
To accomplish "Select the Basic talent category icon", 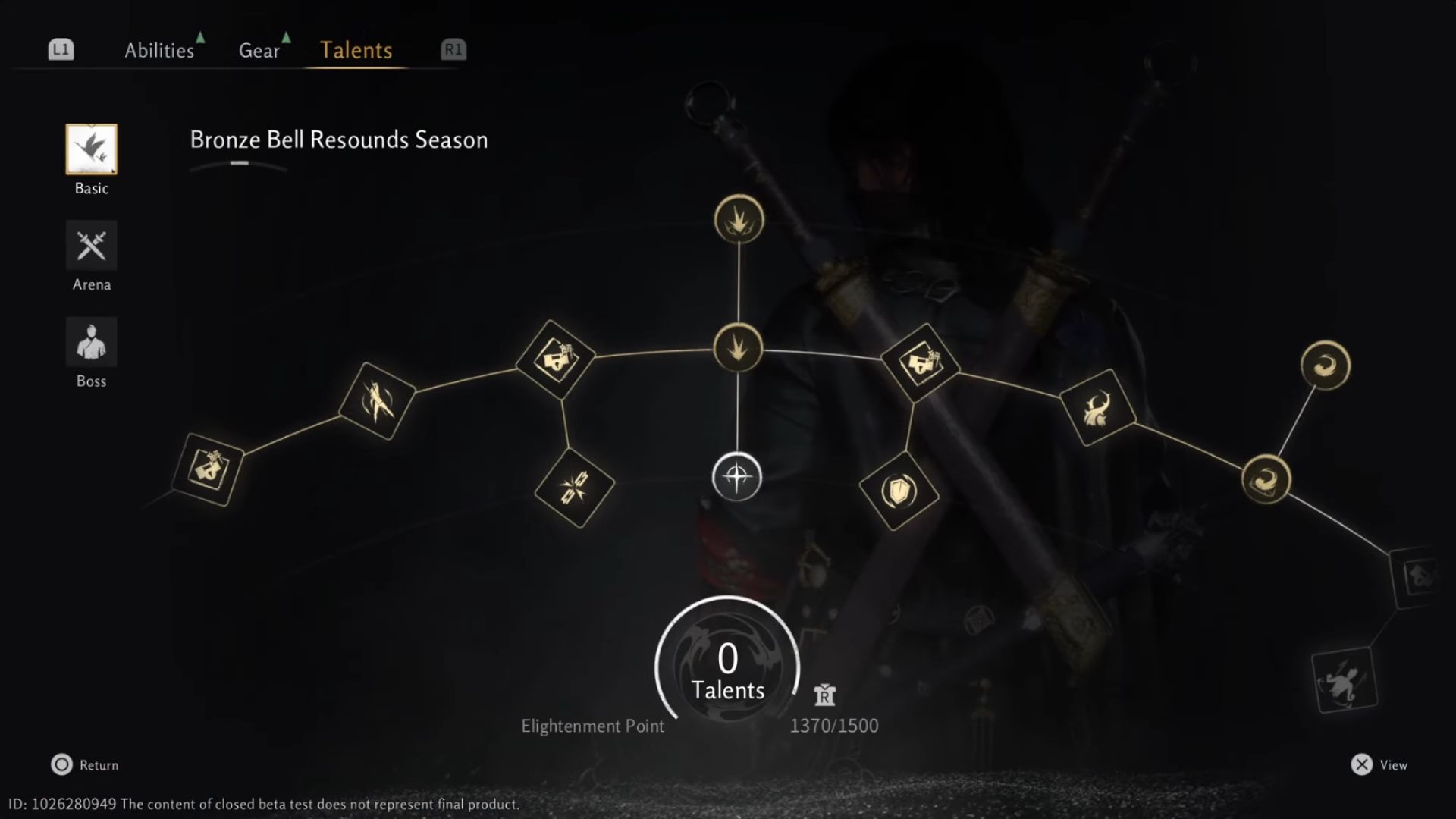I will [x=91, y=149].
